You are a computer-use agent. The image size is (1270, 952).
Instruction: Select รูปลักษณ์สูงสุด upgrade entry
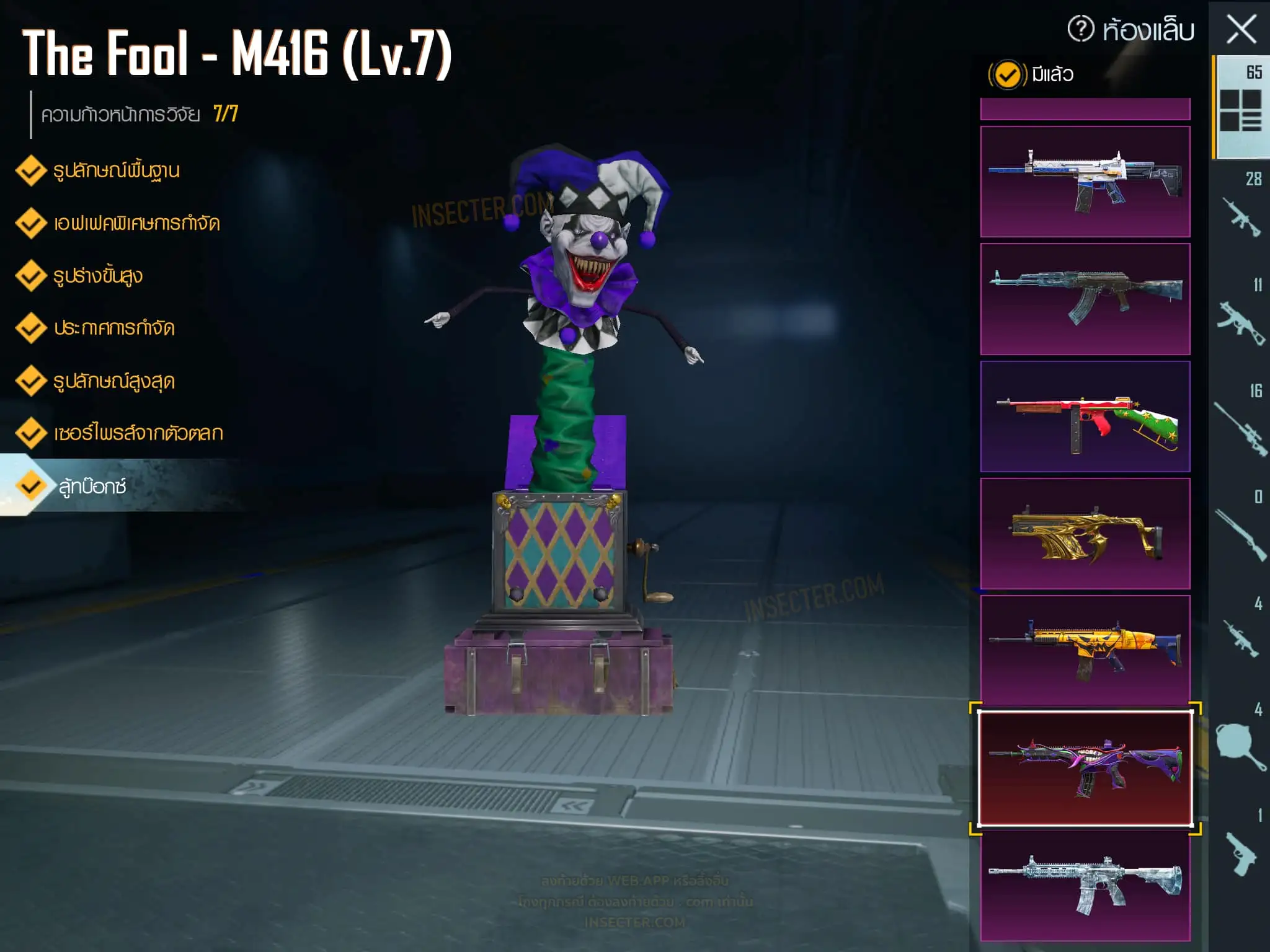(x=113, y=381)
